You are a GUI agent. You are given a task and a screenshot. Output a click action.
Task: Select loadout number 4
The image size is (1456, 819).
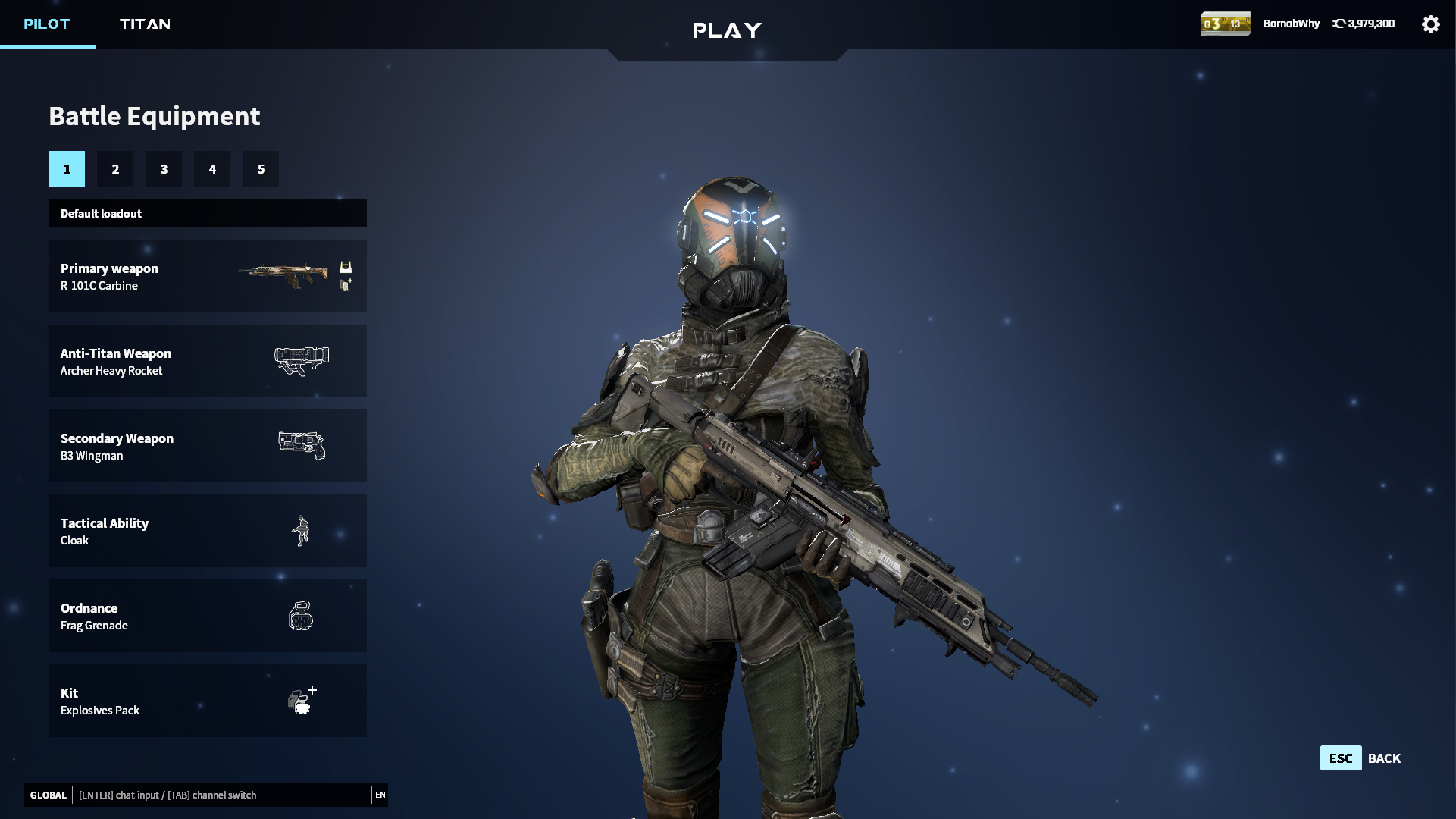[x=212, y=169]
